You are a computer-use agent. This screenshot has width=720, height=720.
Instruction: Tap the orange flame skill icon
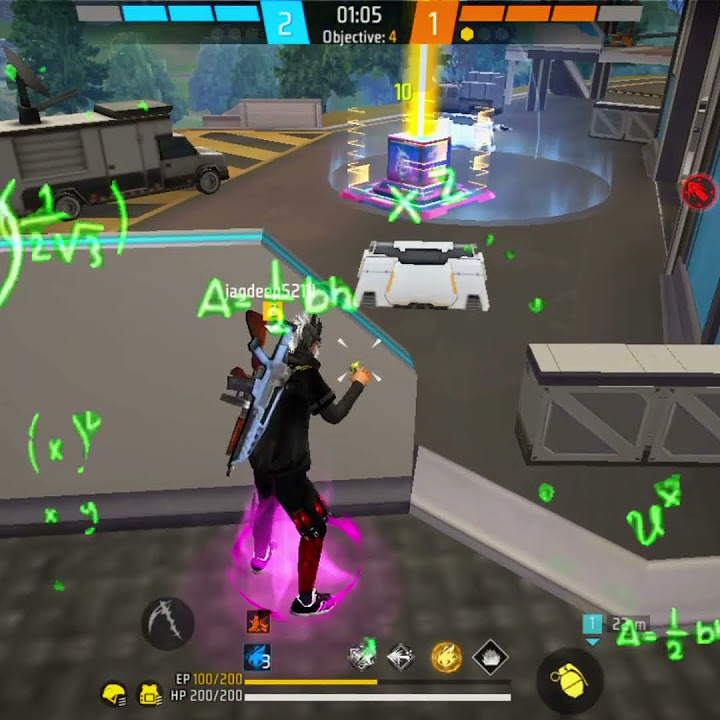coord(258,621)
